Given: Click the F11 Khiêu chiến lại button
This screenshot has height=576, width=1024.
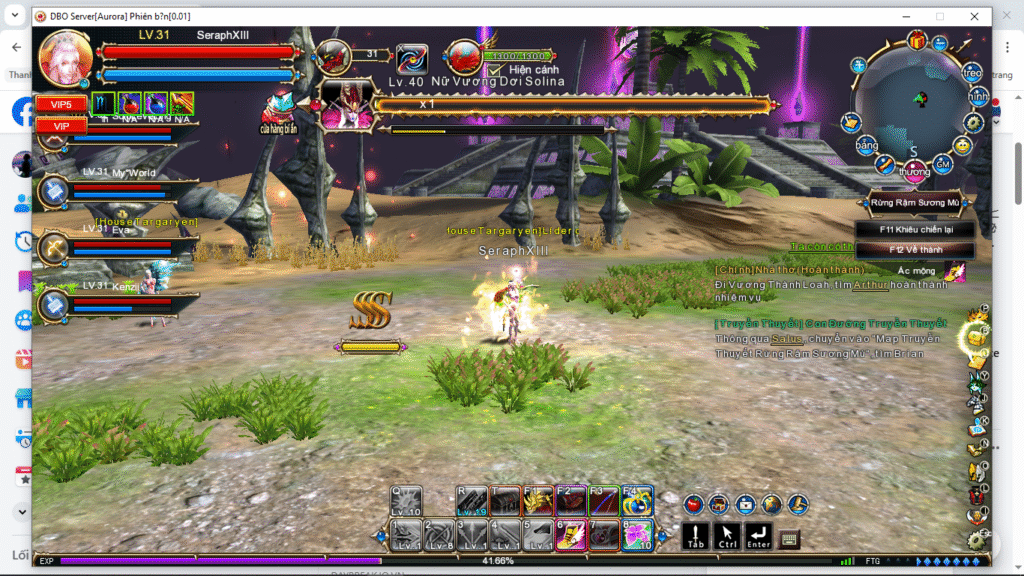Looking at the screenshot, I should 915,229.
